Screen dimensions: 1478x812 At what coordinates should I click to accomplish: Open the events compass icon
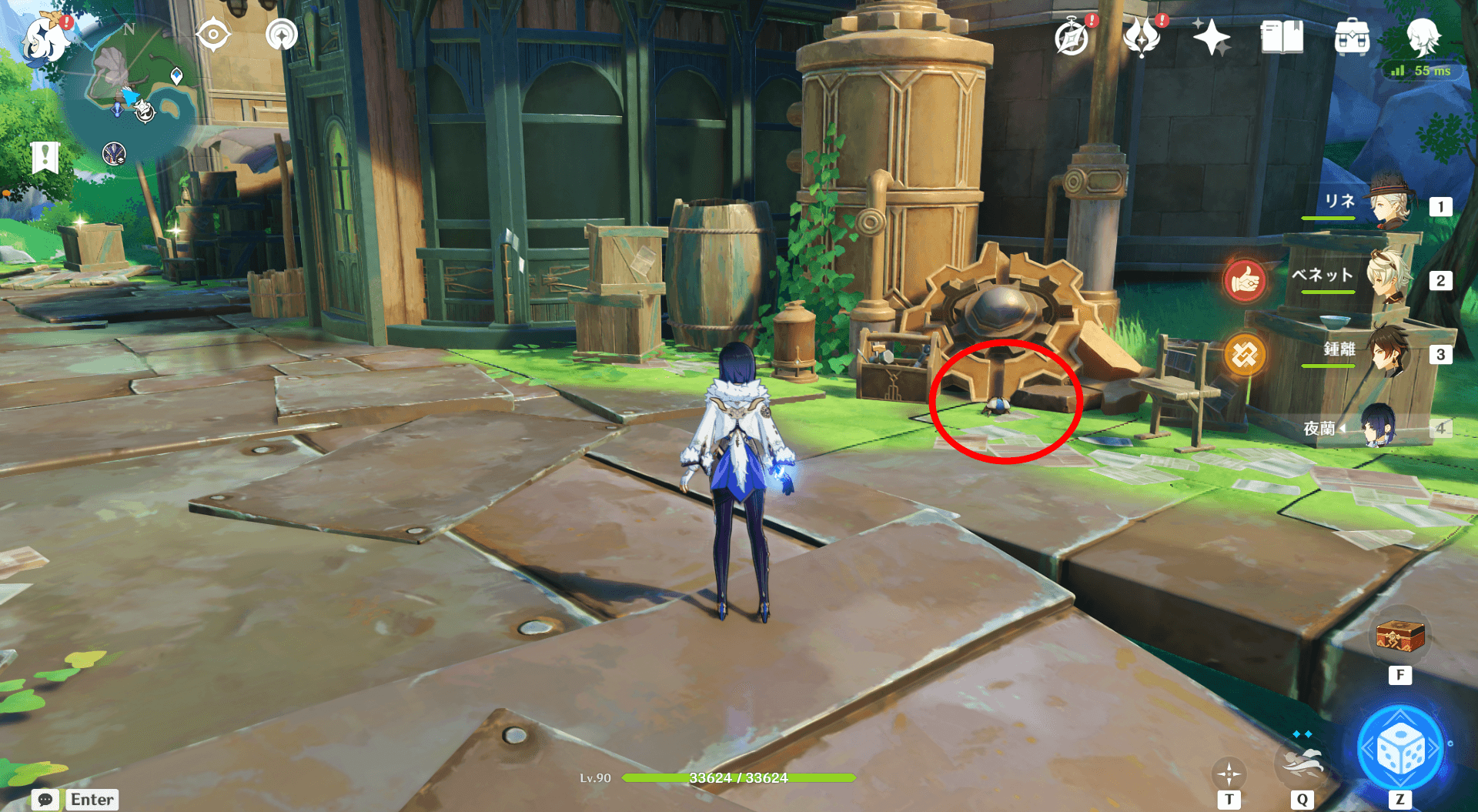(x=1072, y=36)
